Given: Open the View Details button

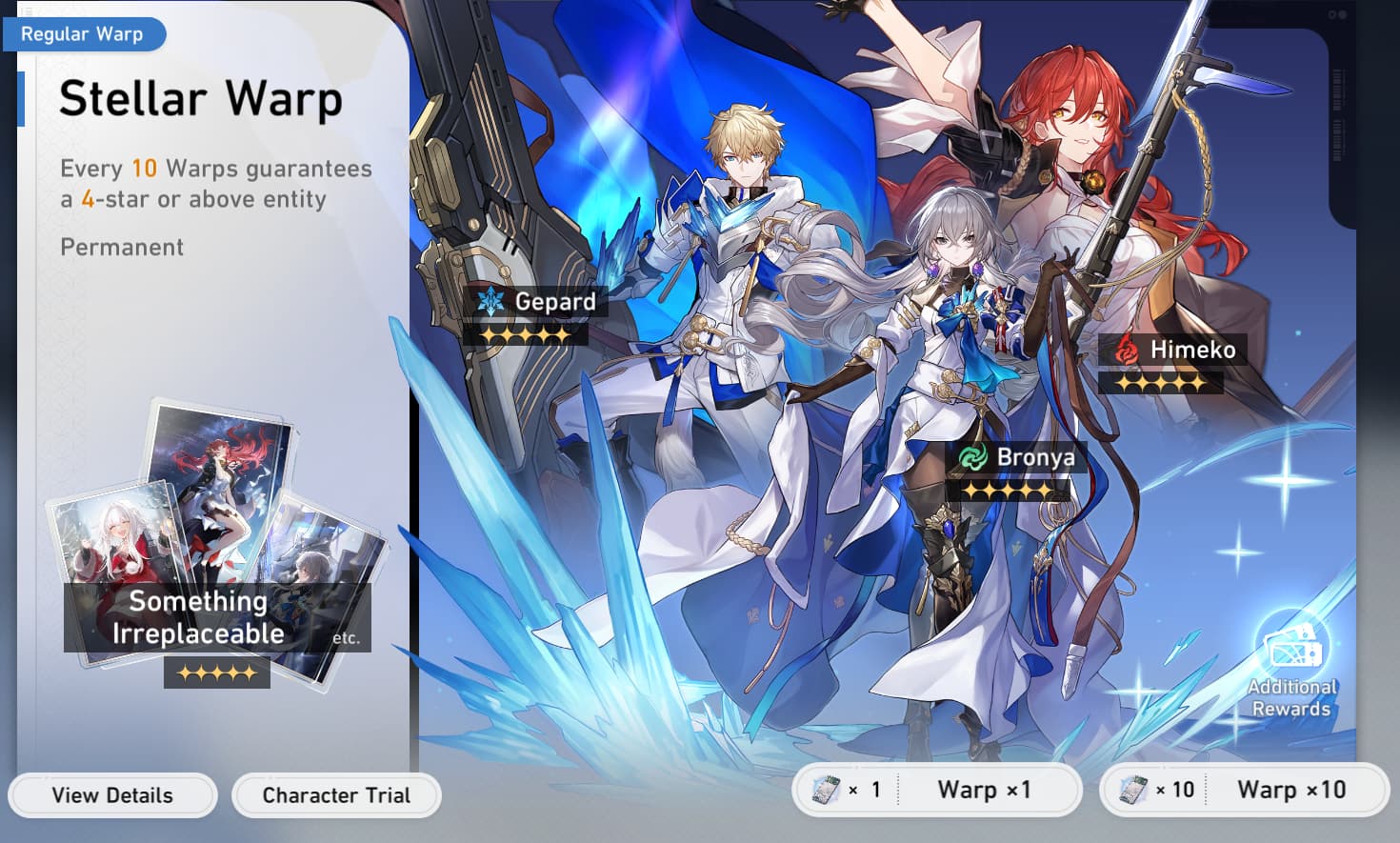Looking at the screenshot, I should pyautogui.click(x=112, y=795).
